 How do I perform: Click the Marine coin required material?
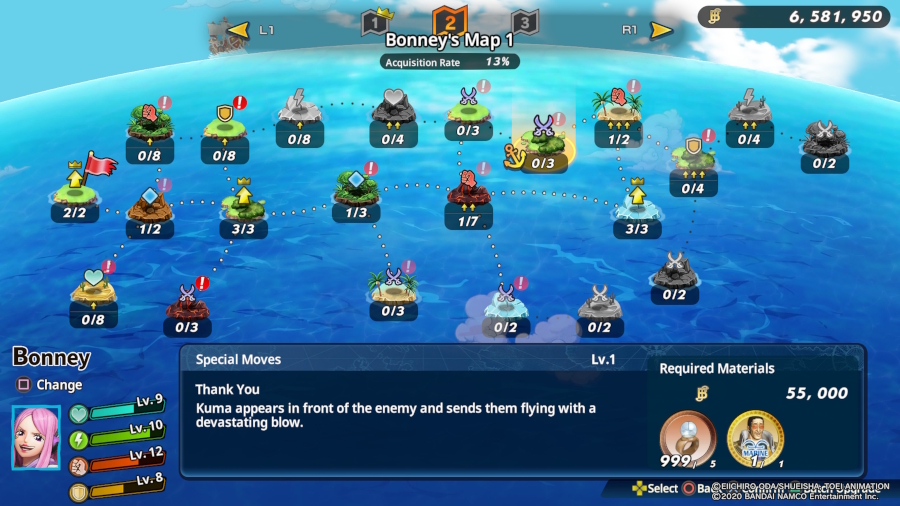pos(755,438)
